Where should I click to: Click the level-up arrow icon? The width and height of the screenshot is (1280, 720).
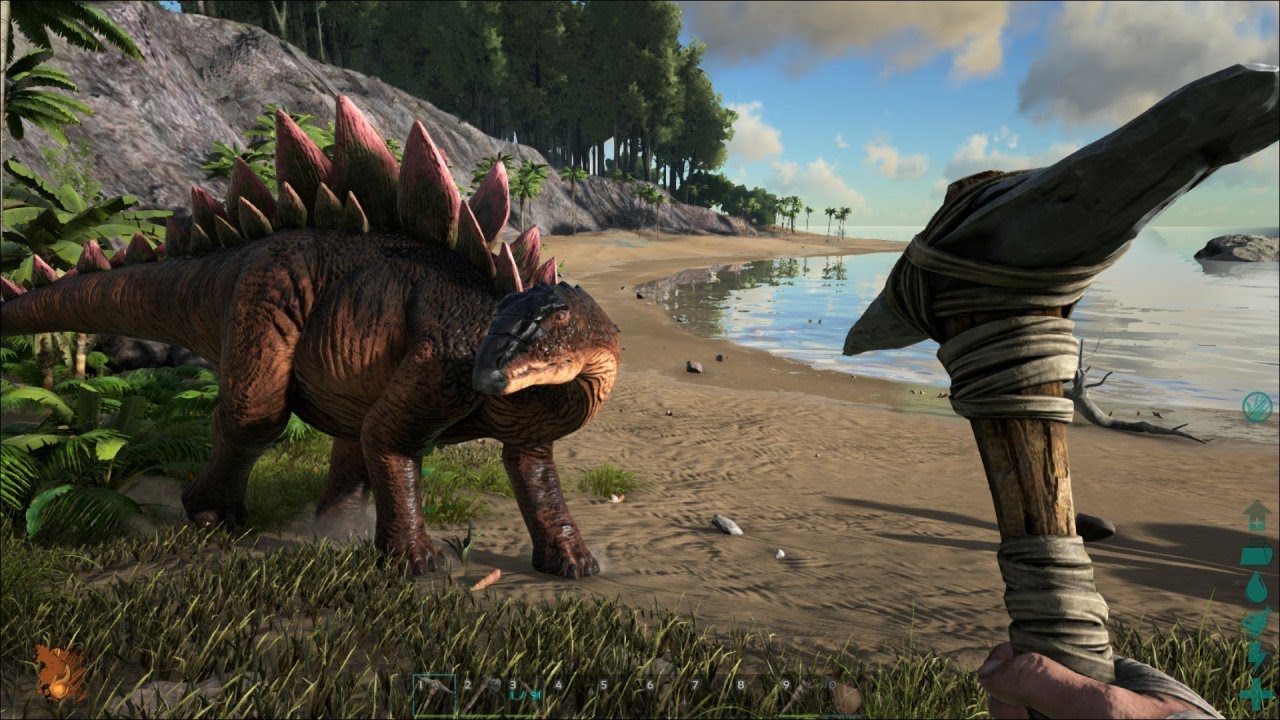pyautogui.click(x=1256, y=517)
